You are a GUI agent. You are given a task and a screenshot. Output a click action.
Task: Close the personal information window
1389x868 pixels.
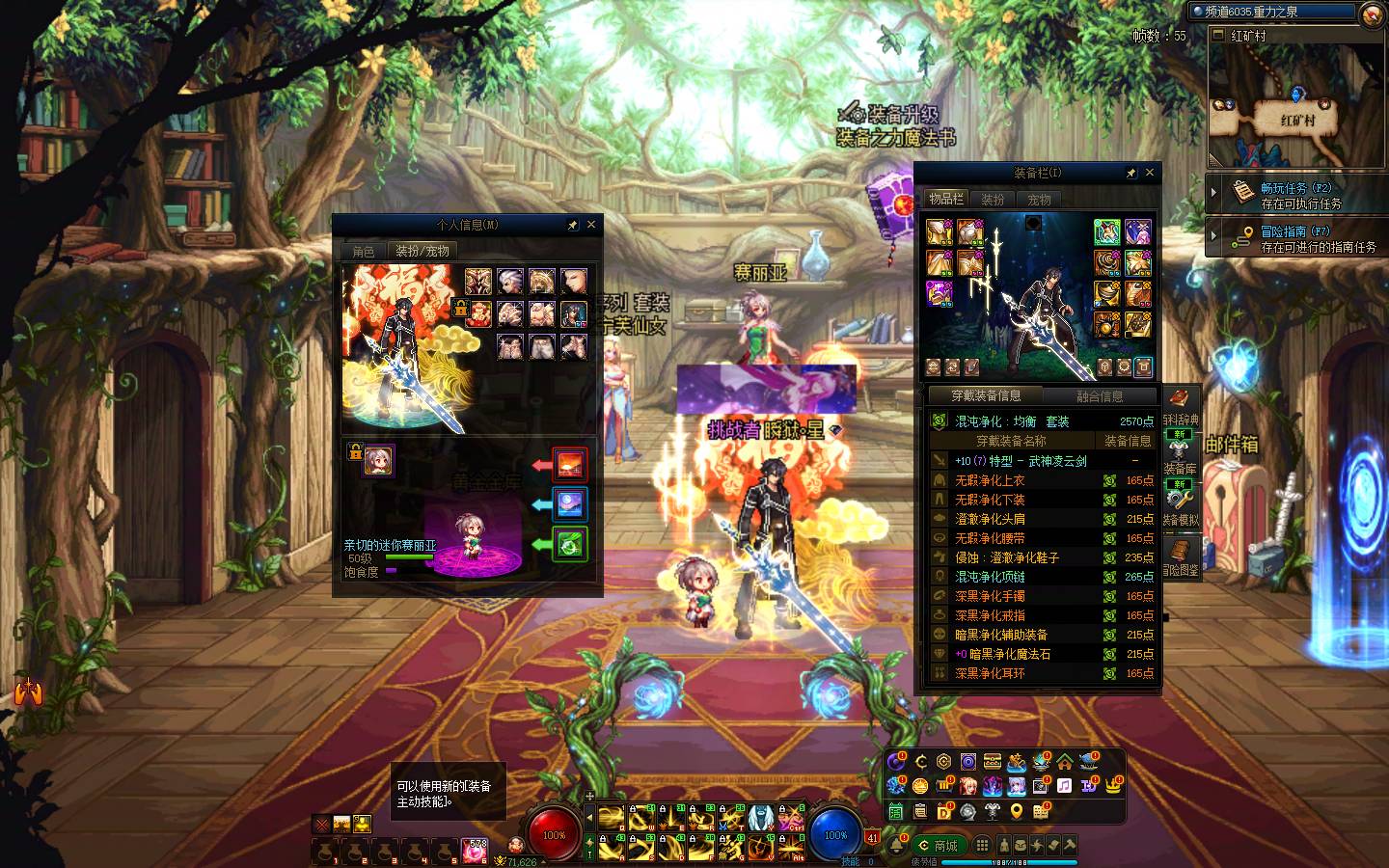(591, 225)
